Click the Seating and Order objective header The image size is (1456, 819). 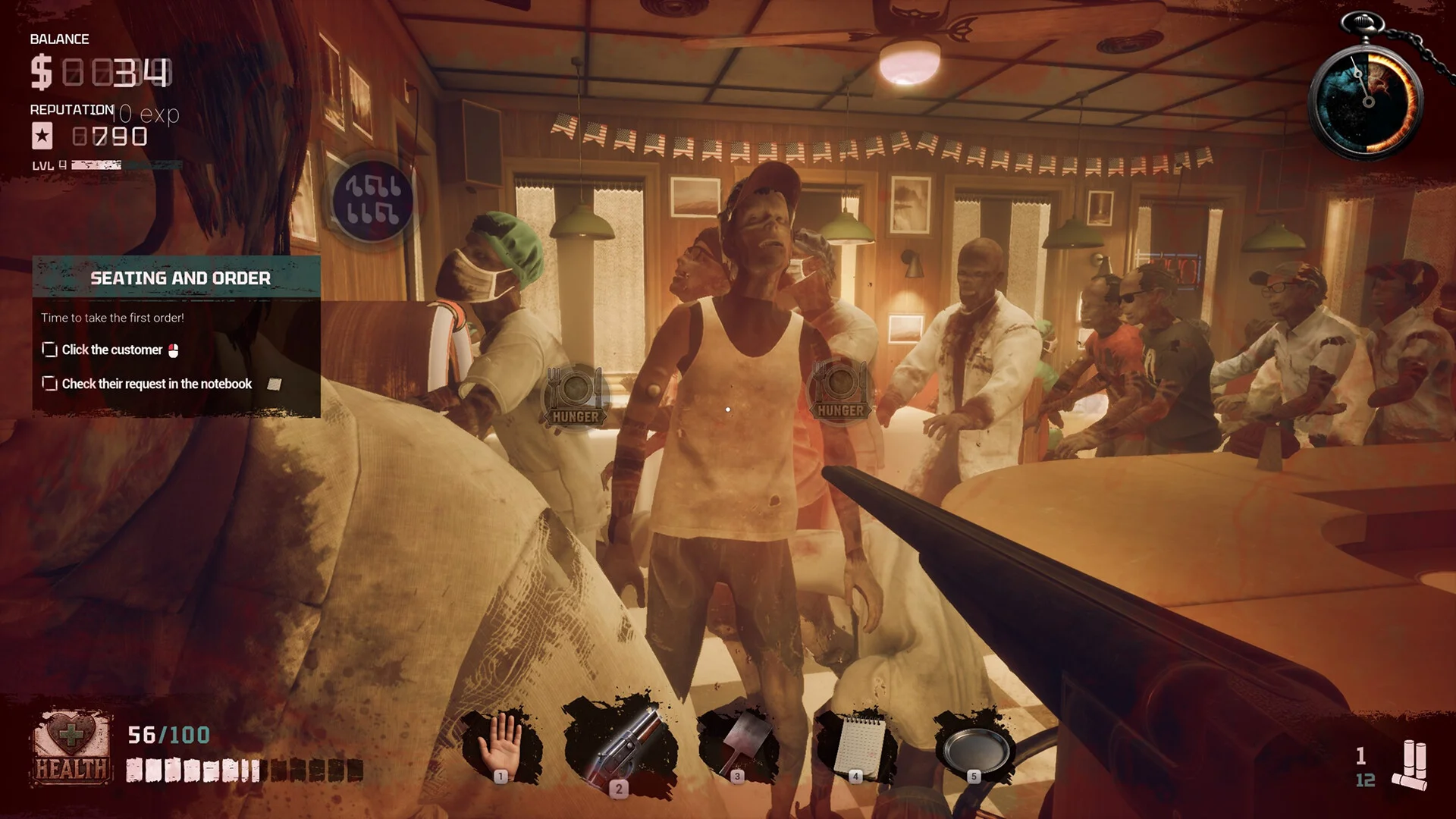pos(180,278)
